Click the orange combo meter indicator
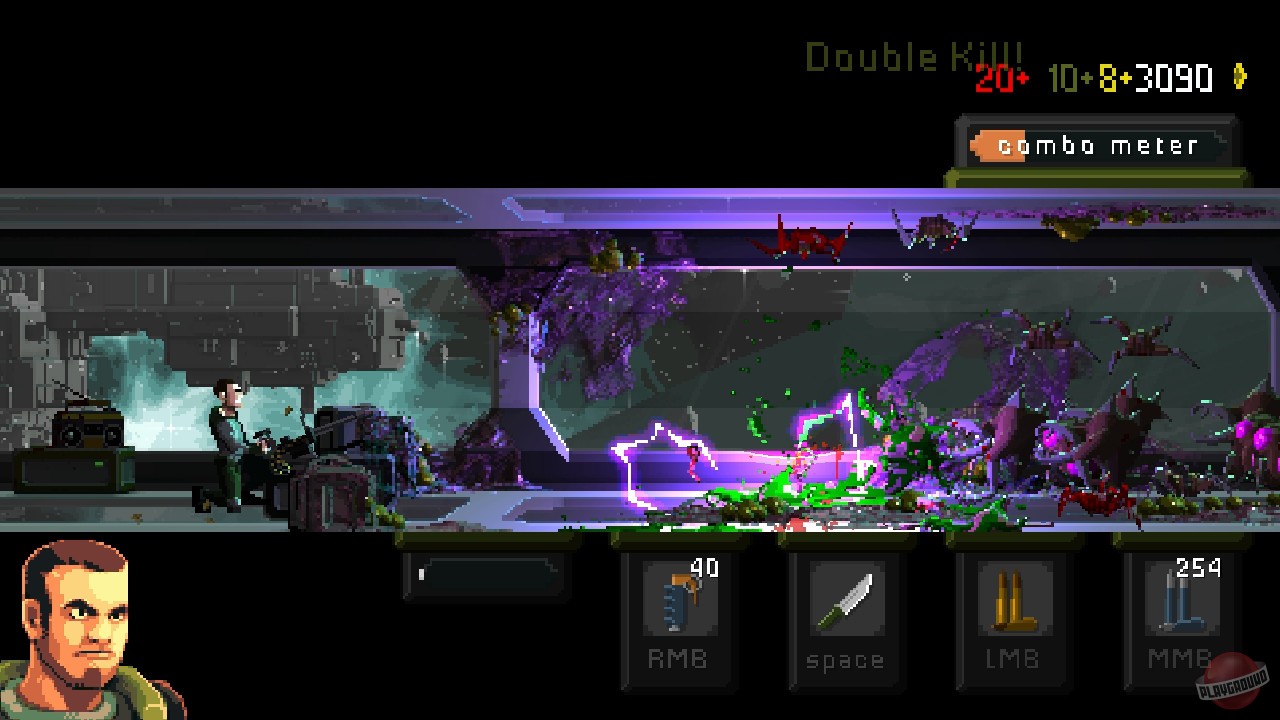The image size is (1280, 720). pos(1000,145)
